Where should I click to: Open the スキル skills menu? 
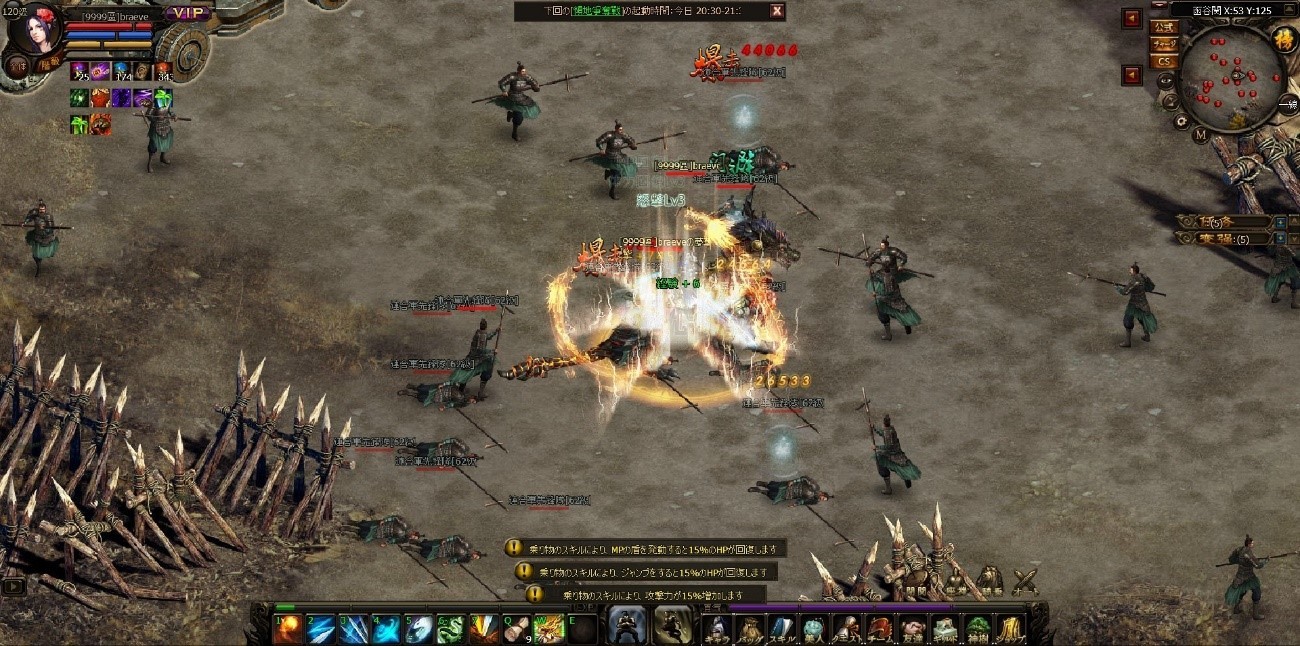click(782, 628)
